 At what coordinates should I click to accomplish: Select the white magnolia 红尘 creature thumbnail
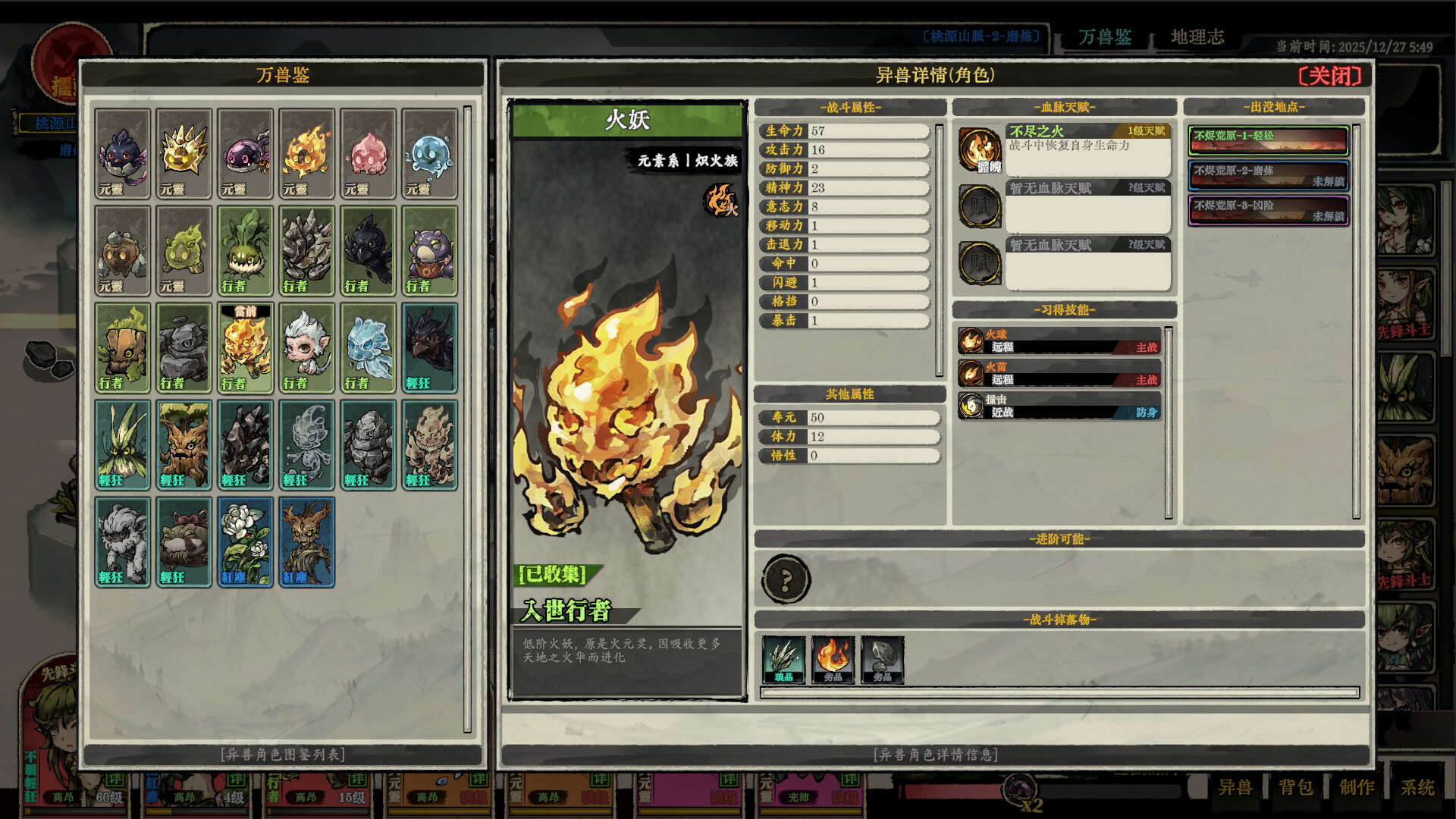tap(244, 541)
